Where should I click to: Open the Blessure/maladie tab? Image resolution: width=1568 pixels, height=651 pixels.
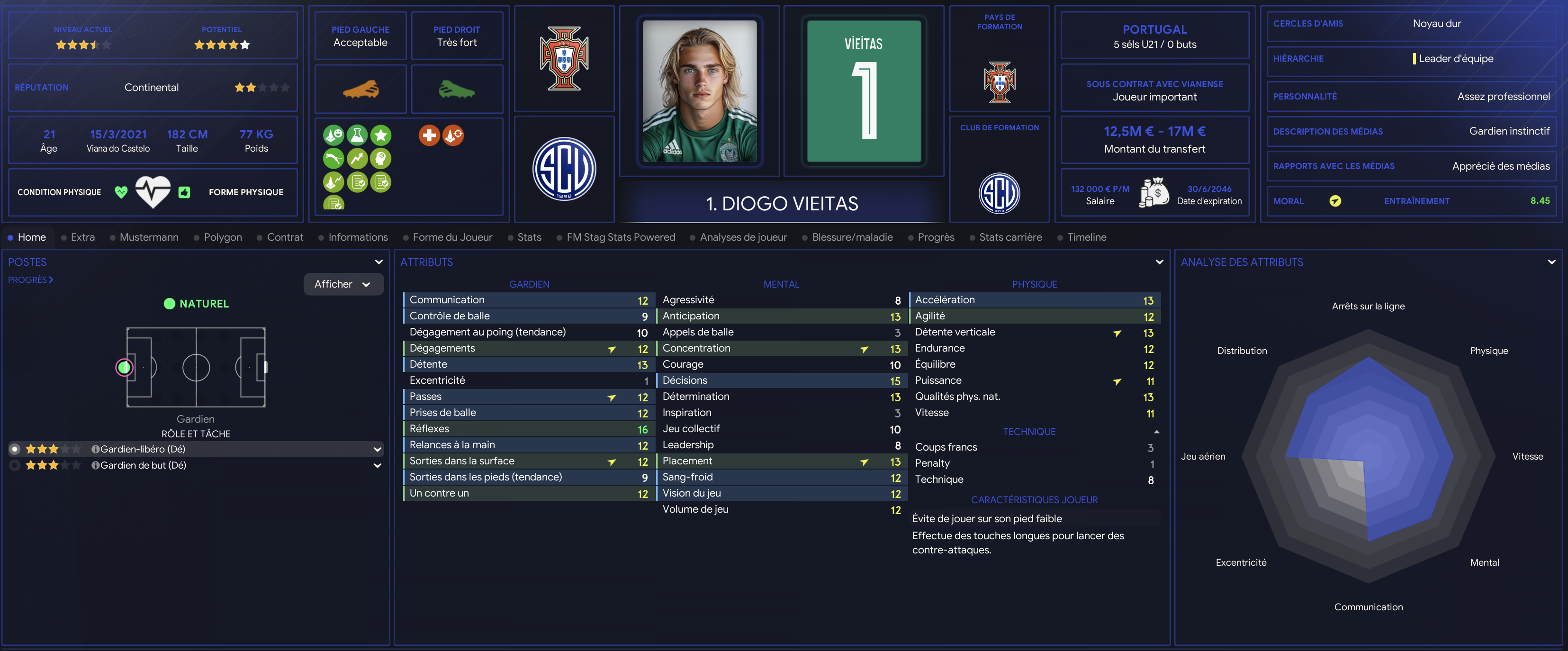coord(852,237)
